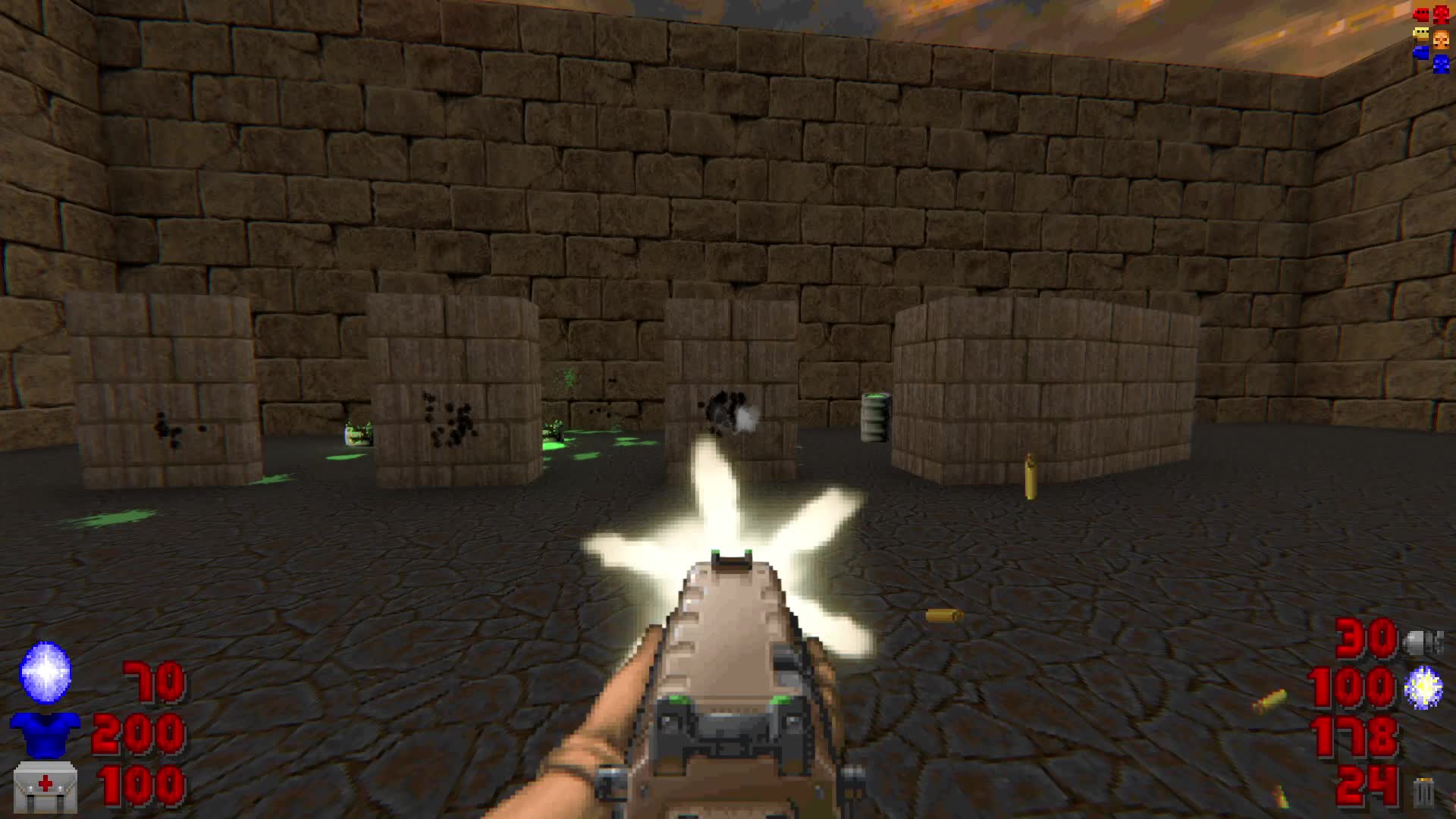Click the spent bullet casing on the floor
Image resolution: width=1456 pixels, height=819 pixels.
pos(944,616)
